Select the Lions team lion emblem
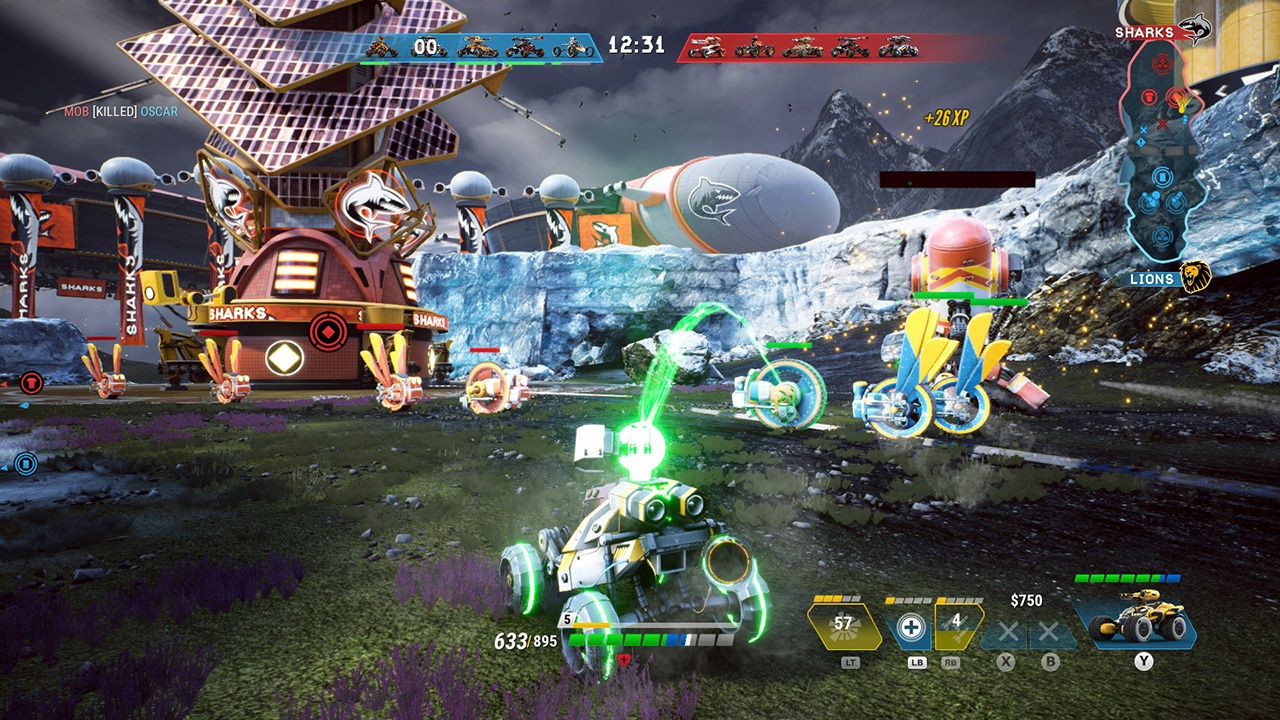1280x720 pixels. (1195, 277)
